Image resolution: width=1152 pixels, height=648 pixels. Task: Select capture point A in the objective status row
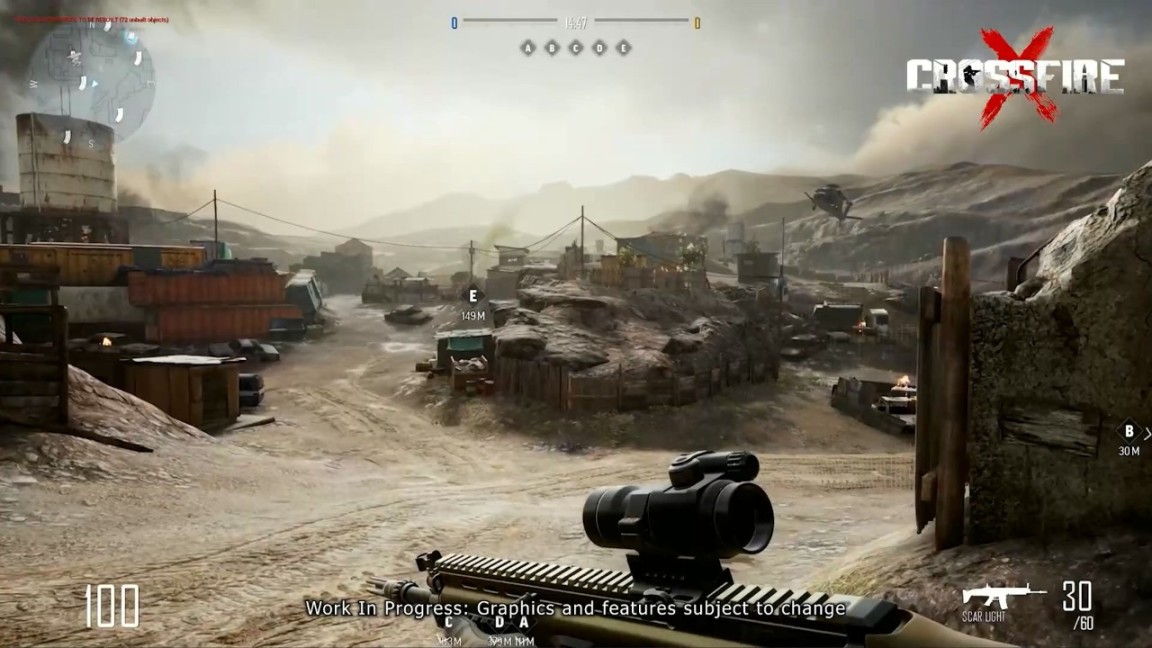pos(527,48)
